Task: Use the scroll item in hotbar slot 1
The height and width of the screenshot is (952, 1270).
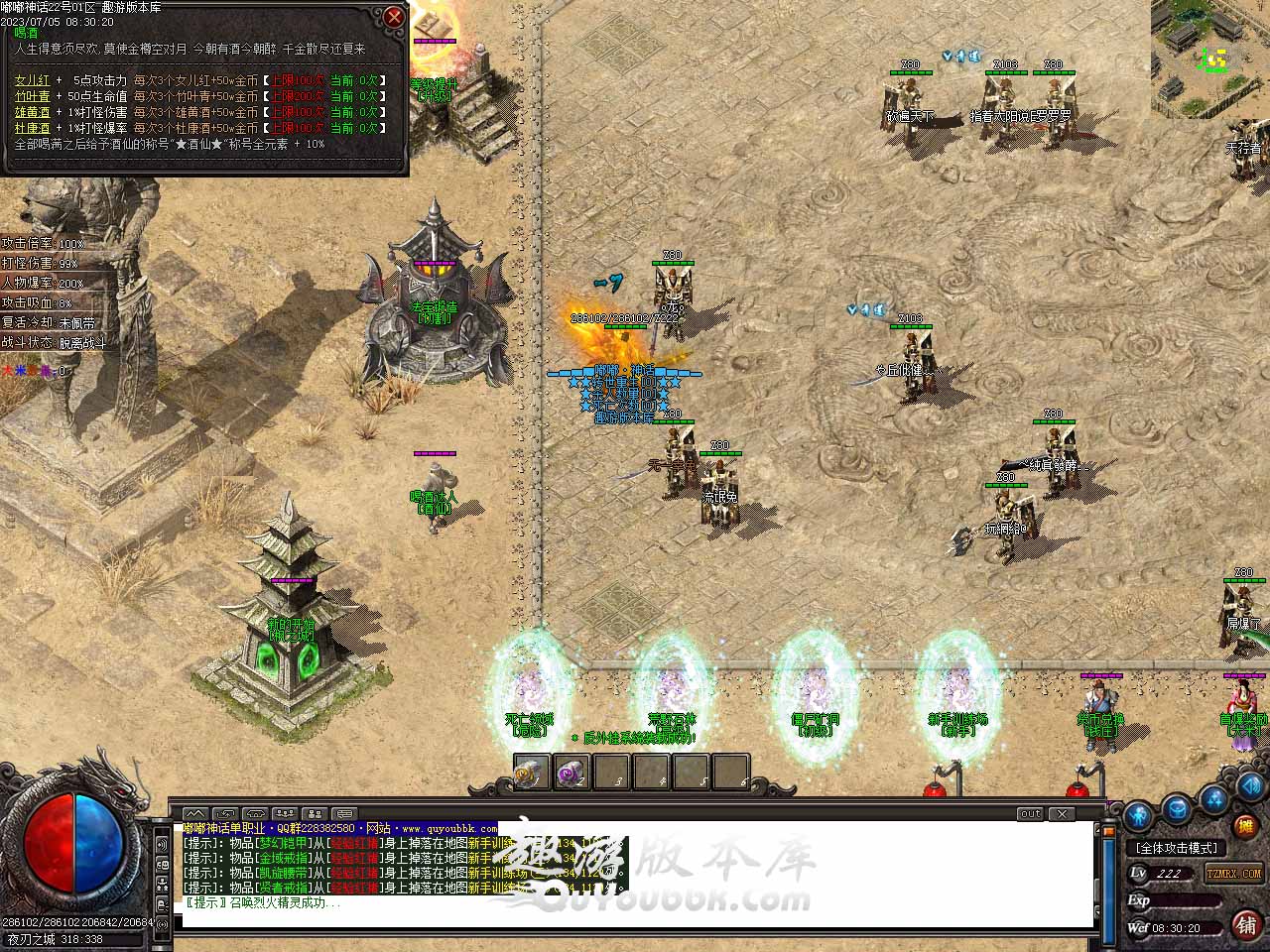Action: pyautogui.click(x=531, y=773)
